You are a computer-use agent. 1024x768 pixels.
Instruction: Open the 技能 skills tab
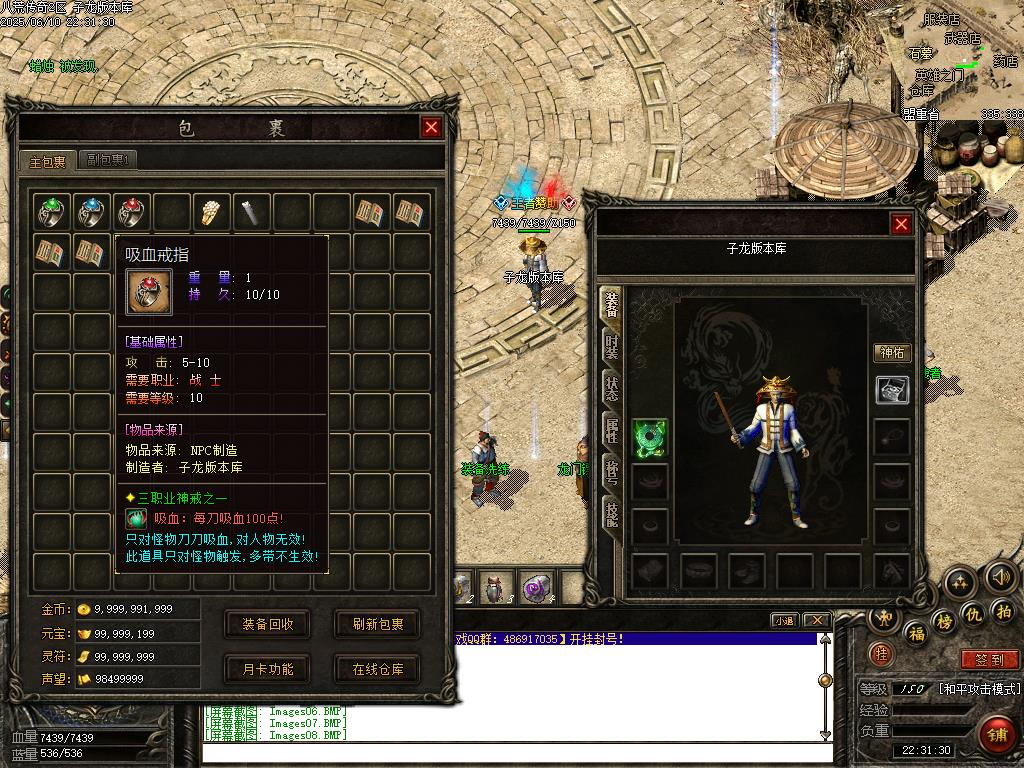pos(610,514)
